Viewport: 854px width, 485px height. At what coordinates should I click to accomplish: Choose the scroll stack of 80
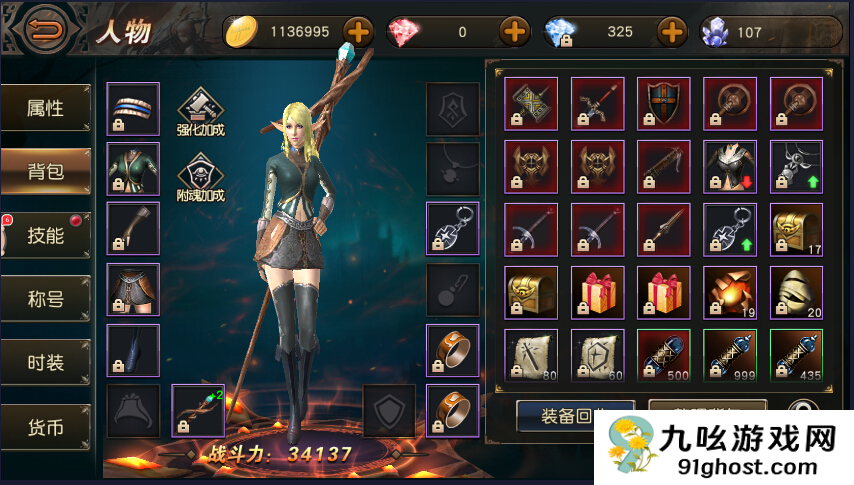click(x=531, y=355)
